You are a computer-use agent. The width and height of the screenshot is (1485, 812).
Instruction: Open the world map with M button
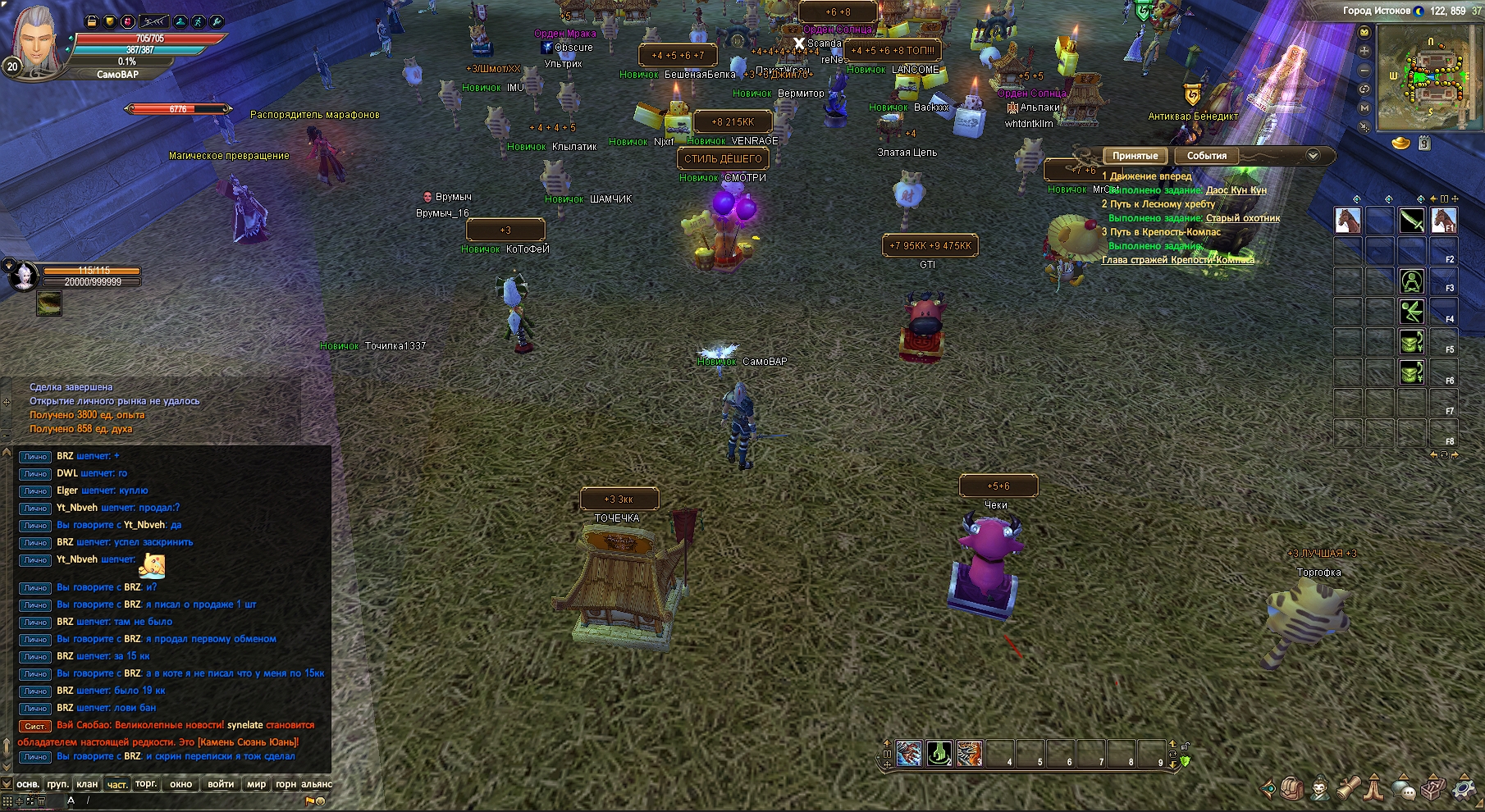point(1364,107)
